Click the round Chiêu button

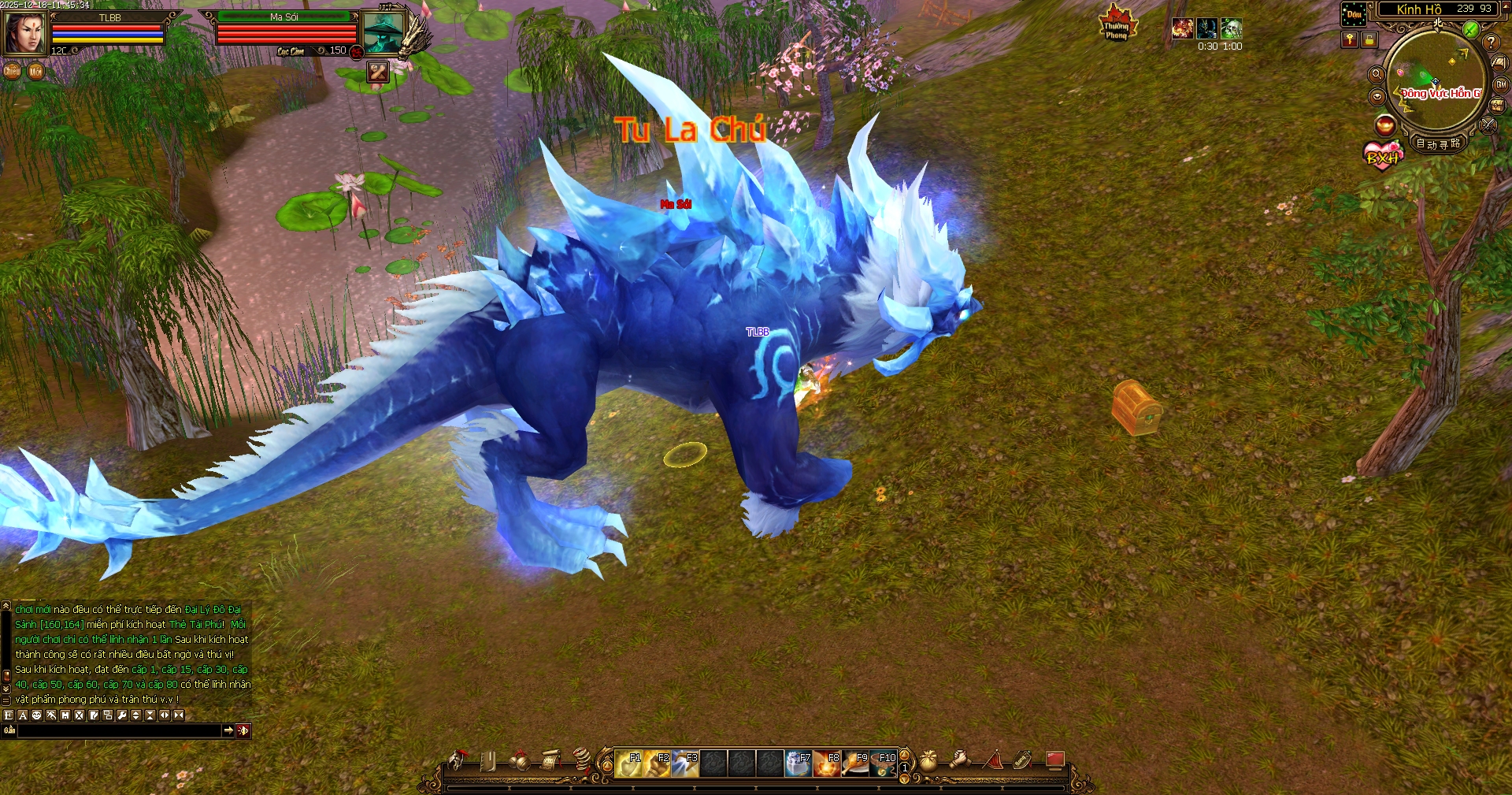(12, 71)
